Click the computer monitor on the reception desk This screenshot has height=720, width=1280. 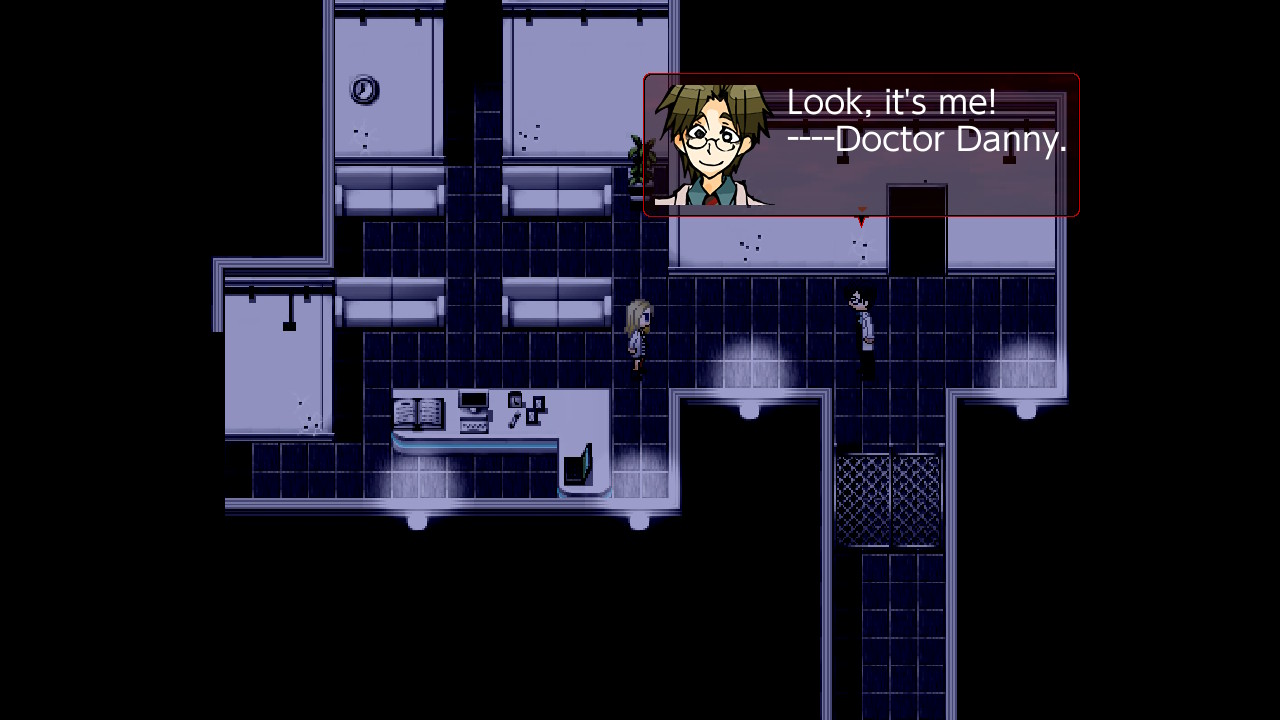472,399
